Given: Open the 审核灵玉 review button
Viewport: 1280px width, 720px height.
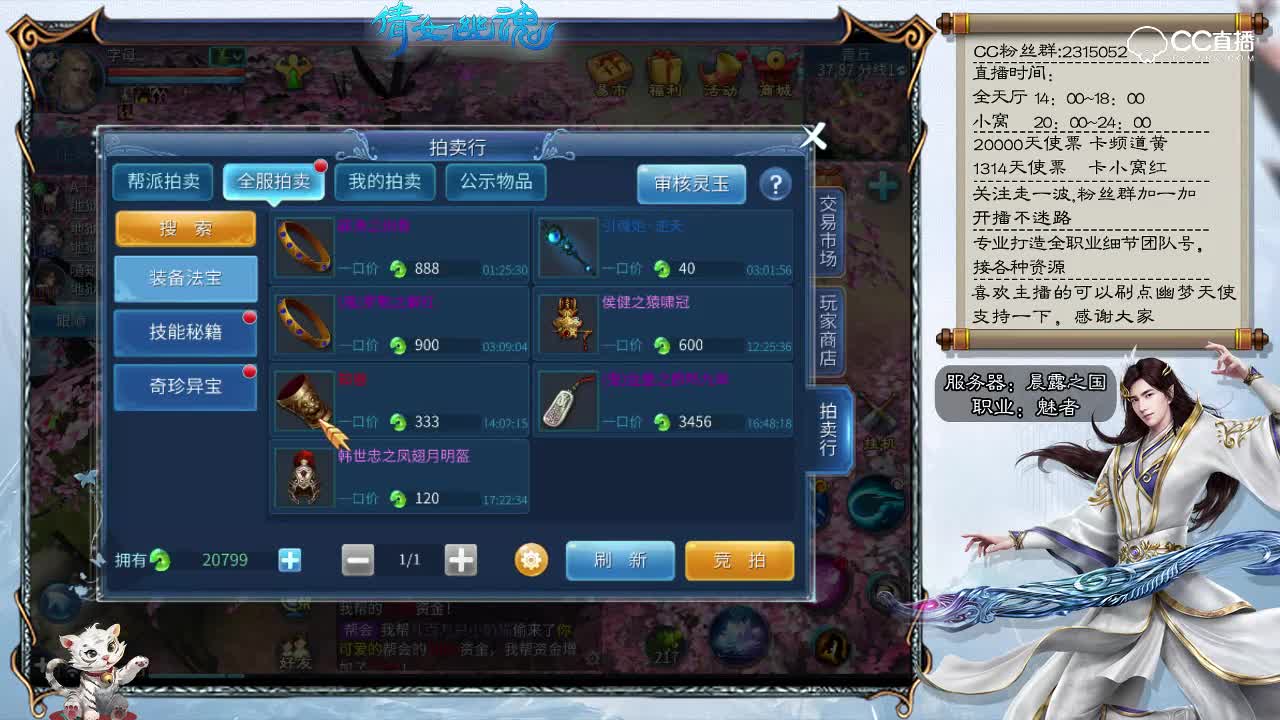Looking at the screenshot, I should point(694,184).
